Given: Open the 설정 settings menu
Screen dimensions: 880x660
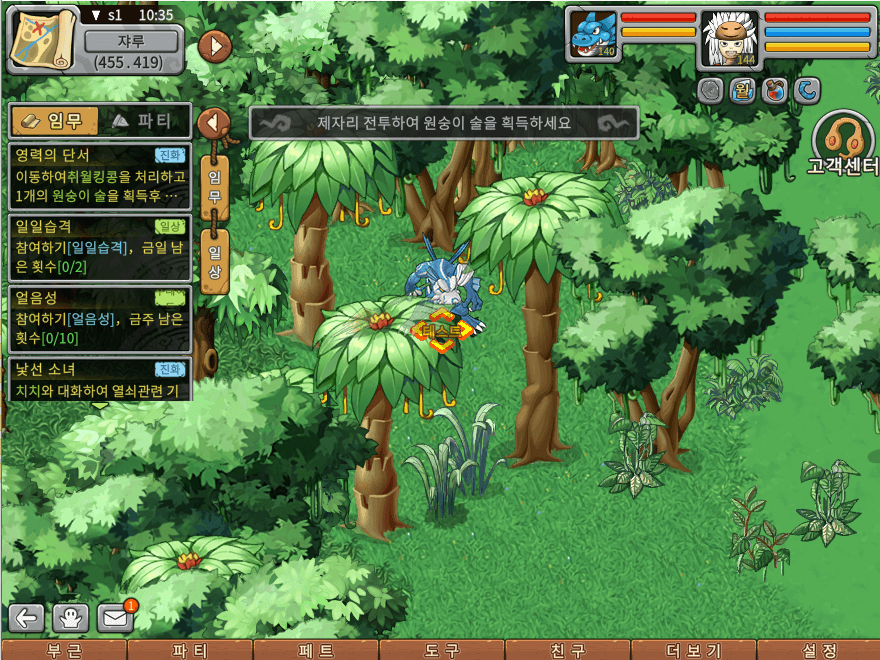Looking at the screenshot, I should (x=819, y=650).
